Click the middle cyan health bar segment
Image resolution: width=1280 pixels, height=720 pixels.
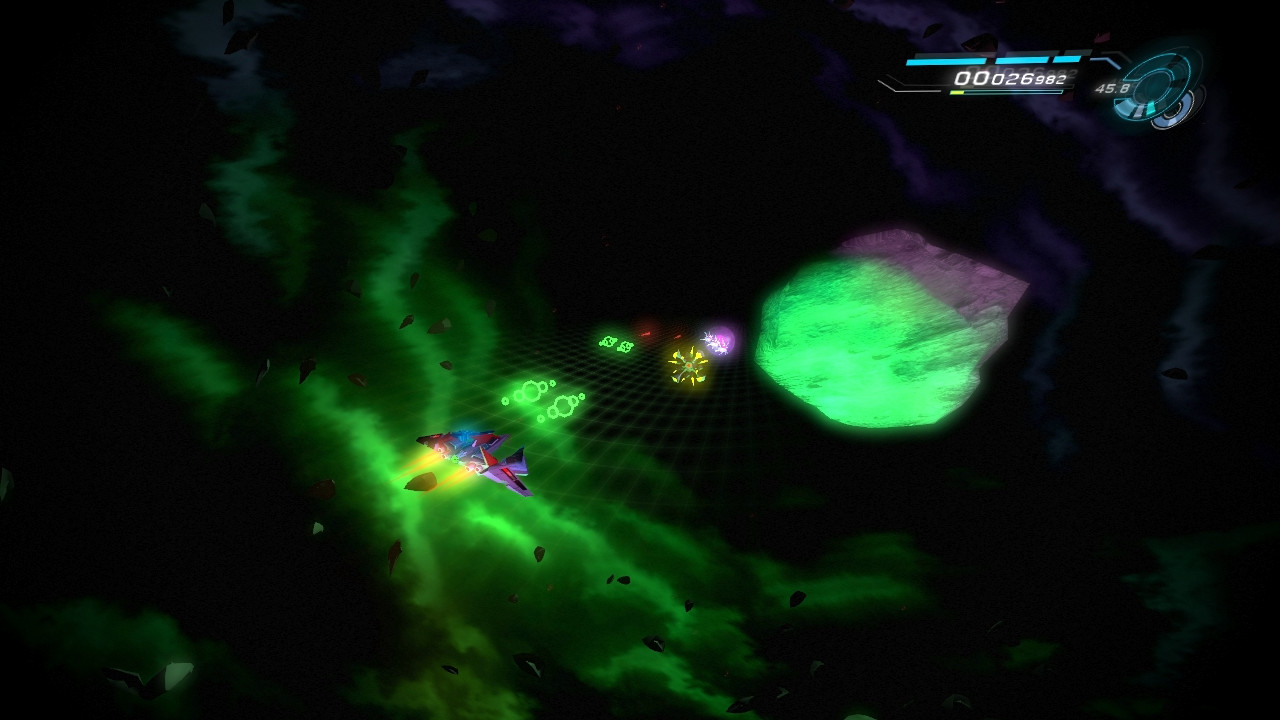tap(1020, 60)
